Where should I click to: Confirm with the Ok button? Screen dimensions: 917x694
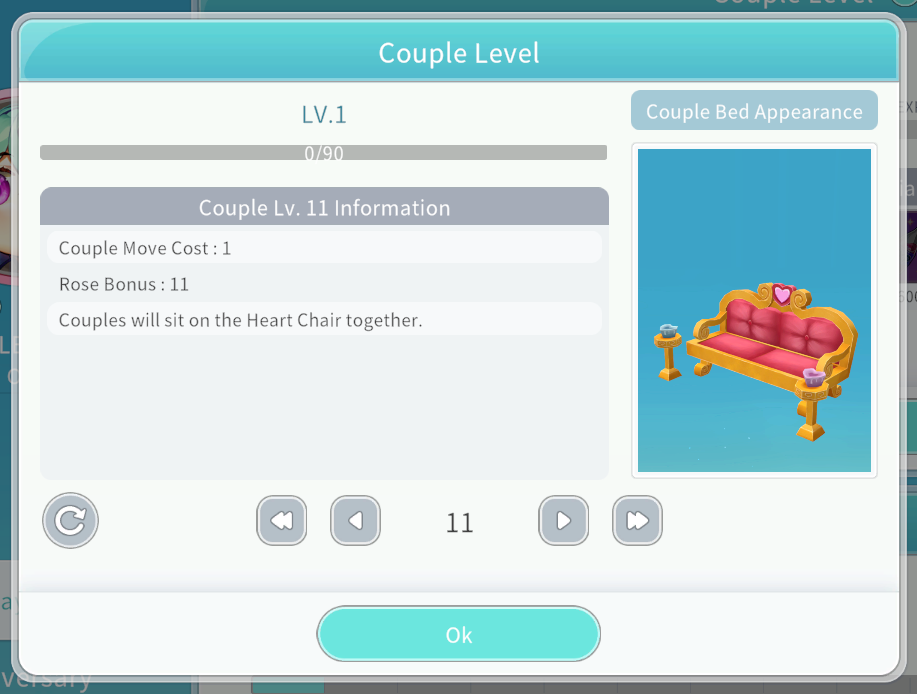pyautogui.click(x=458, y=634)
